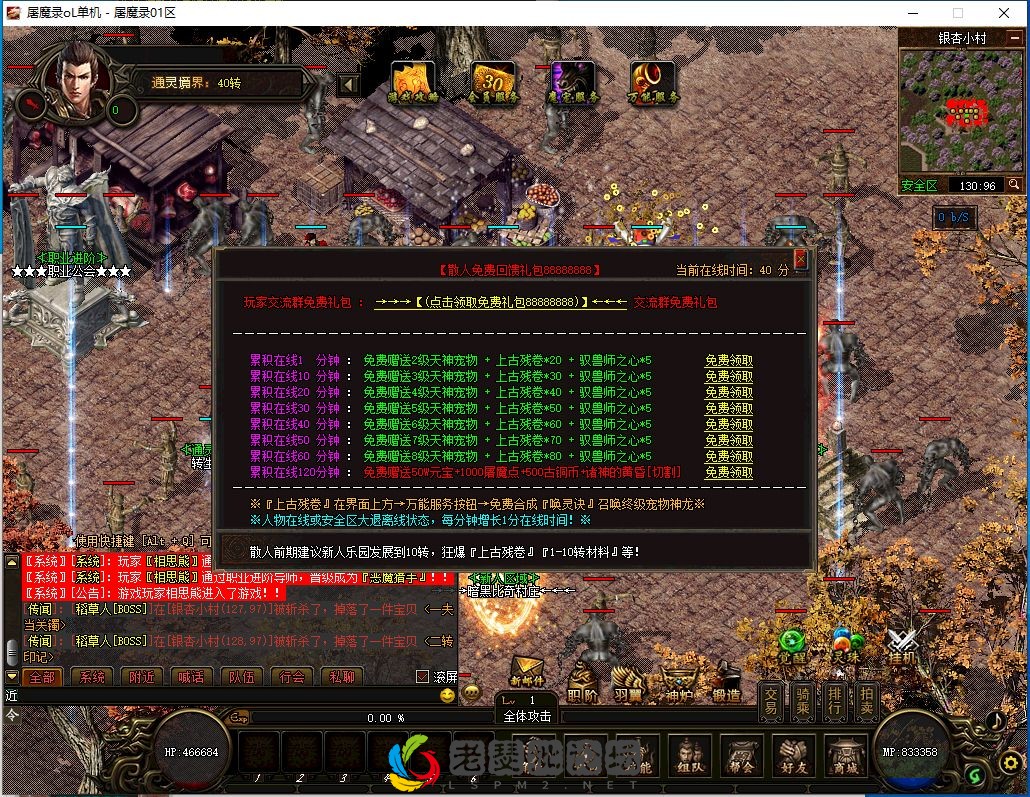Image resolution: width=1030 pixels, height=797 pixels.
Task: Open the 游戏攻略 guide icon
Action: (412, 82)
